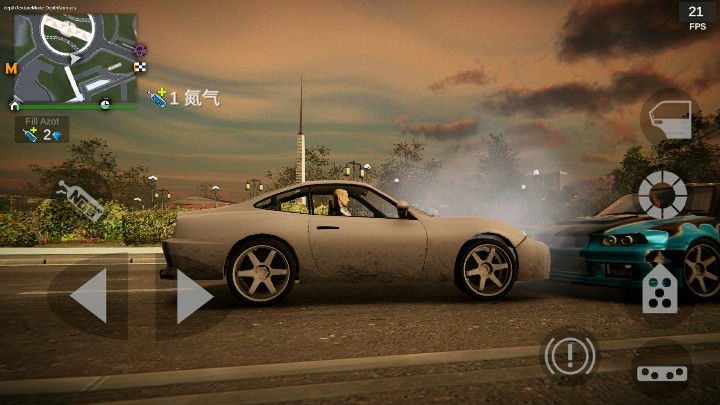Buy nitro with the Fill Azot button
Screen dimensions: 720x405
tap(42, 129)
